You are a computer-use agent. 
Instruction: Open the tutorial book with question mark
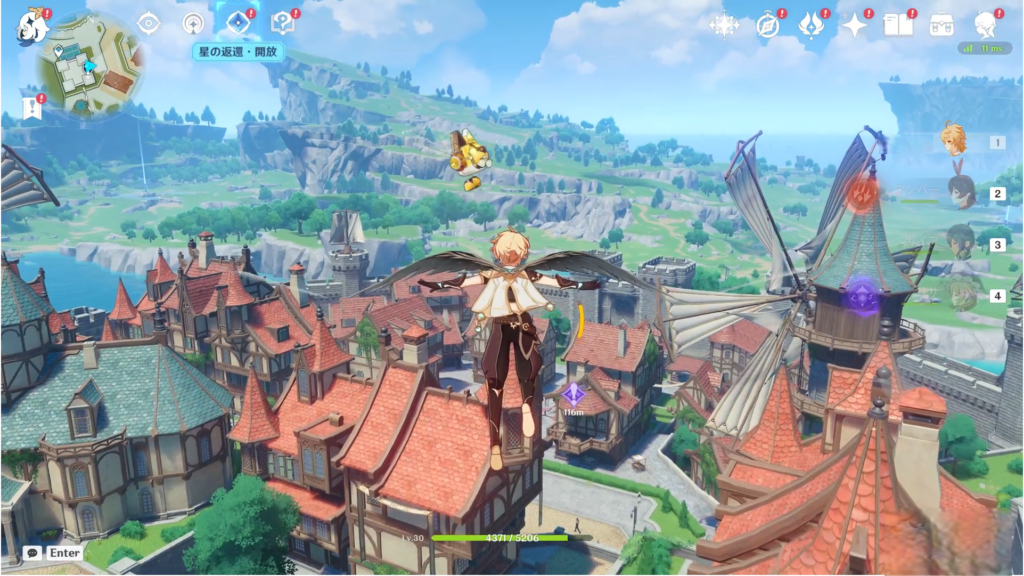(x=283, y=22)
